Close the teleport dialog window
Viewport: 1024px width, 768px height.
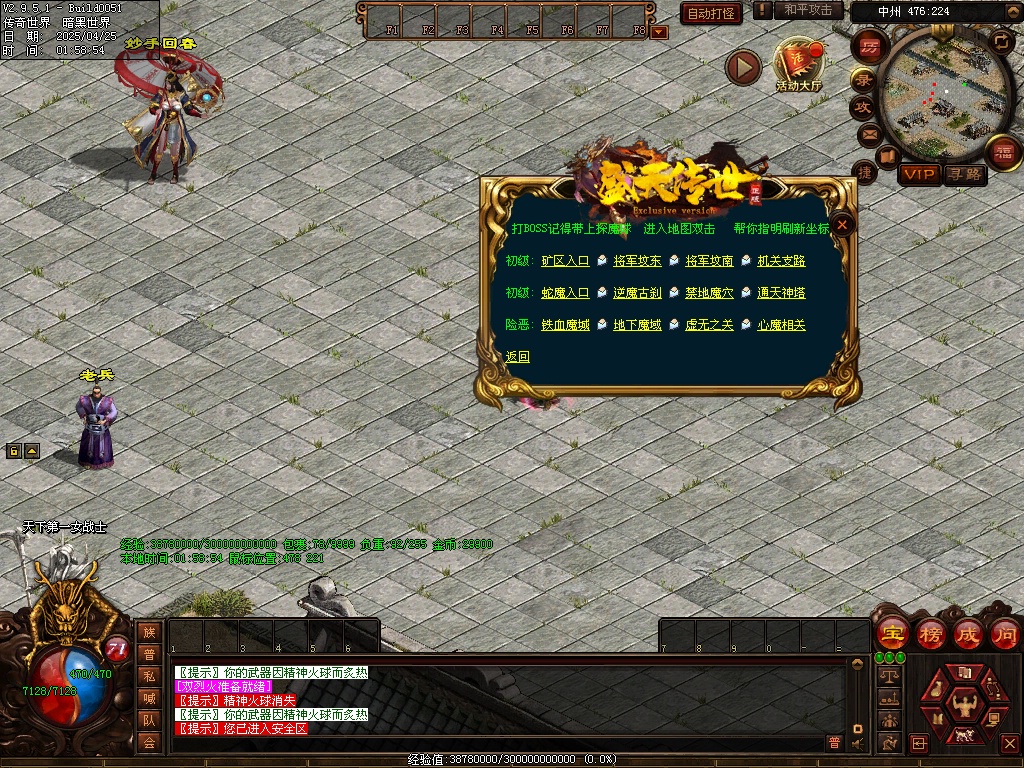tap(843, 225)
